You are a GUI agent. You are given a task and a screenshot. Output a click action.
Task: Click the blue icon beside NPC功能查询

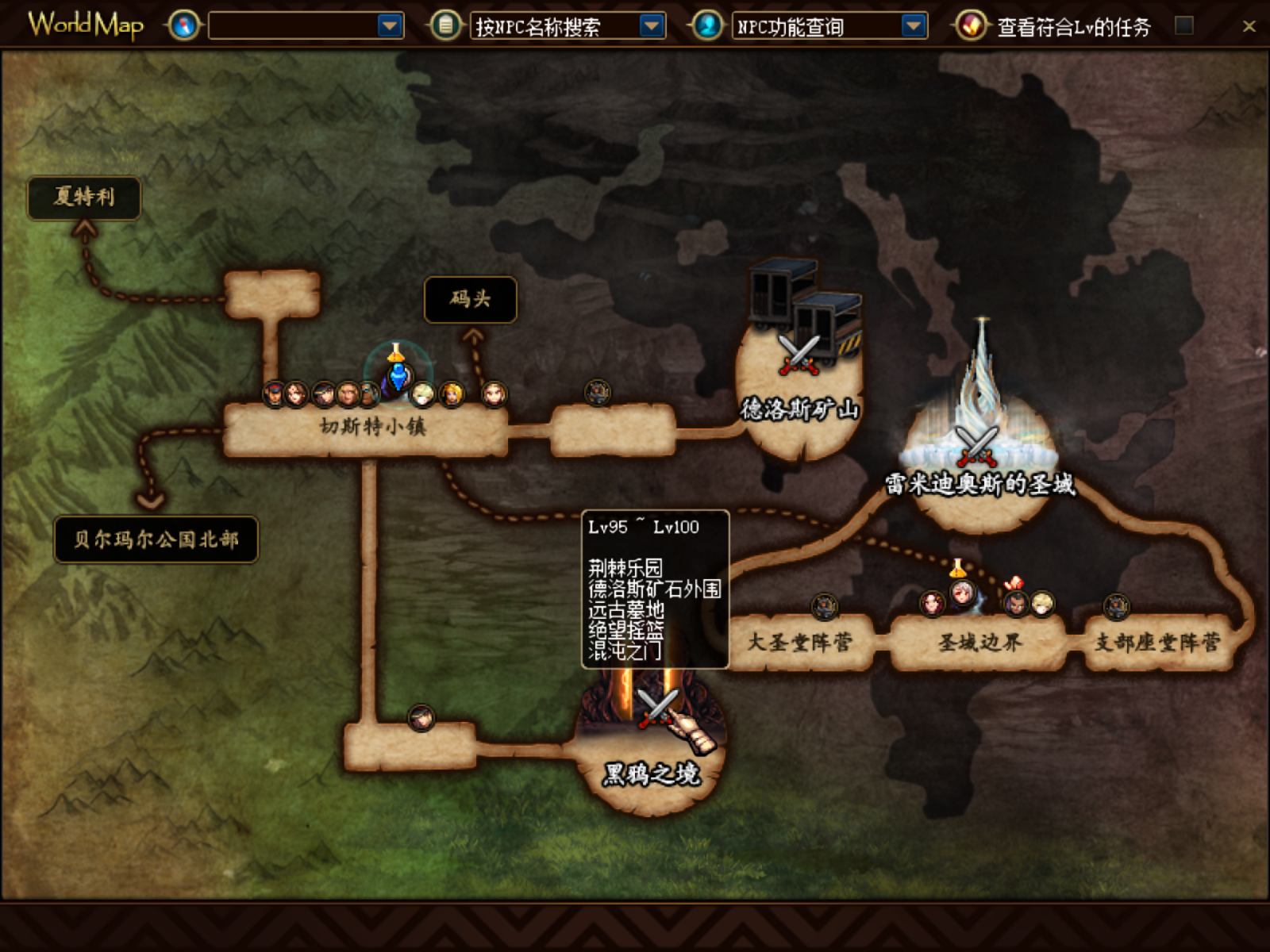coord(707,26)
